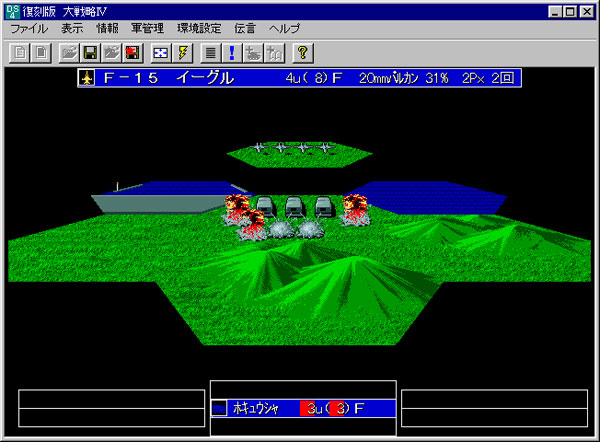Screen dimensions: 600x442
Task: Open the ファイル menu
Action: pyautogui.click(x=30, y=29)
